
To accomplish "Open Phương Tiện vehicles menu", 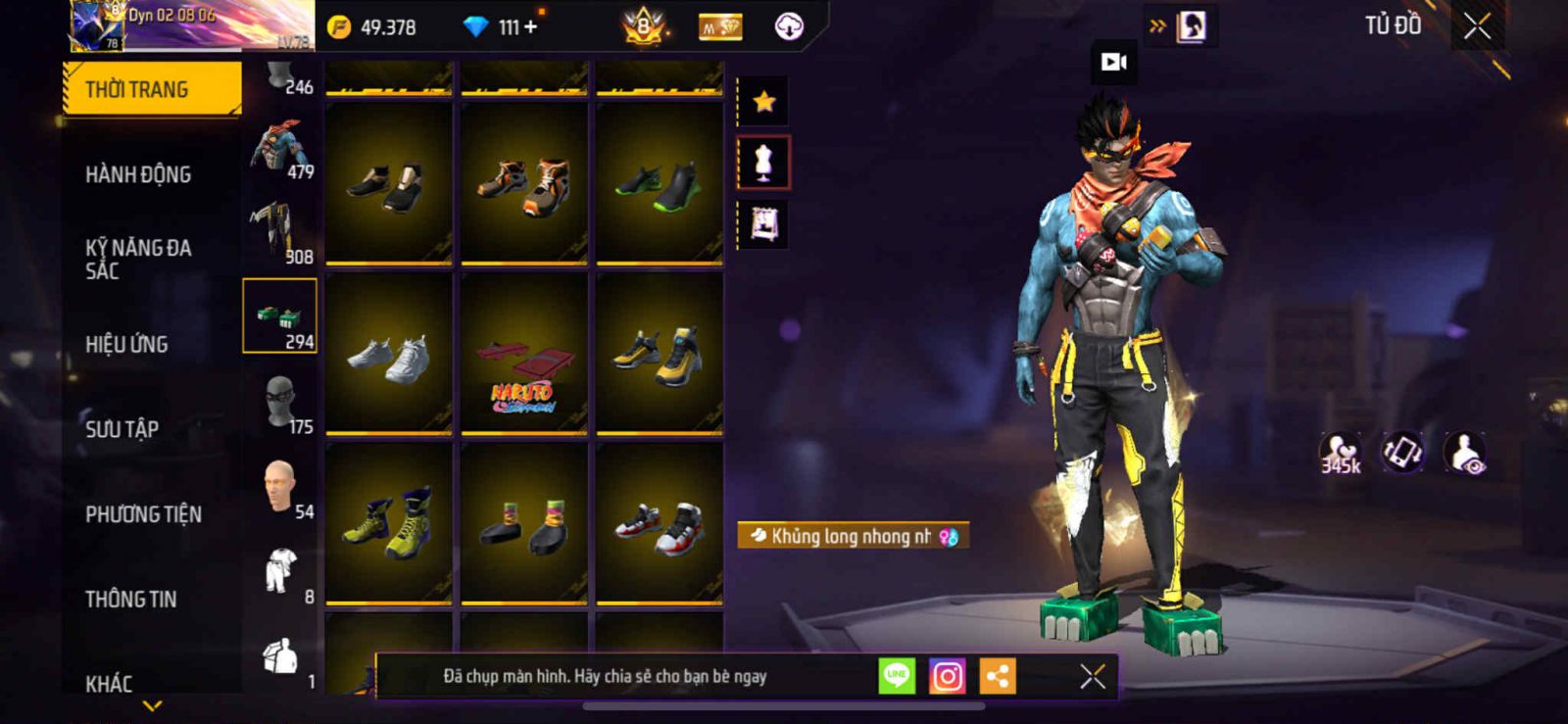I will [x=143, y=513].
